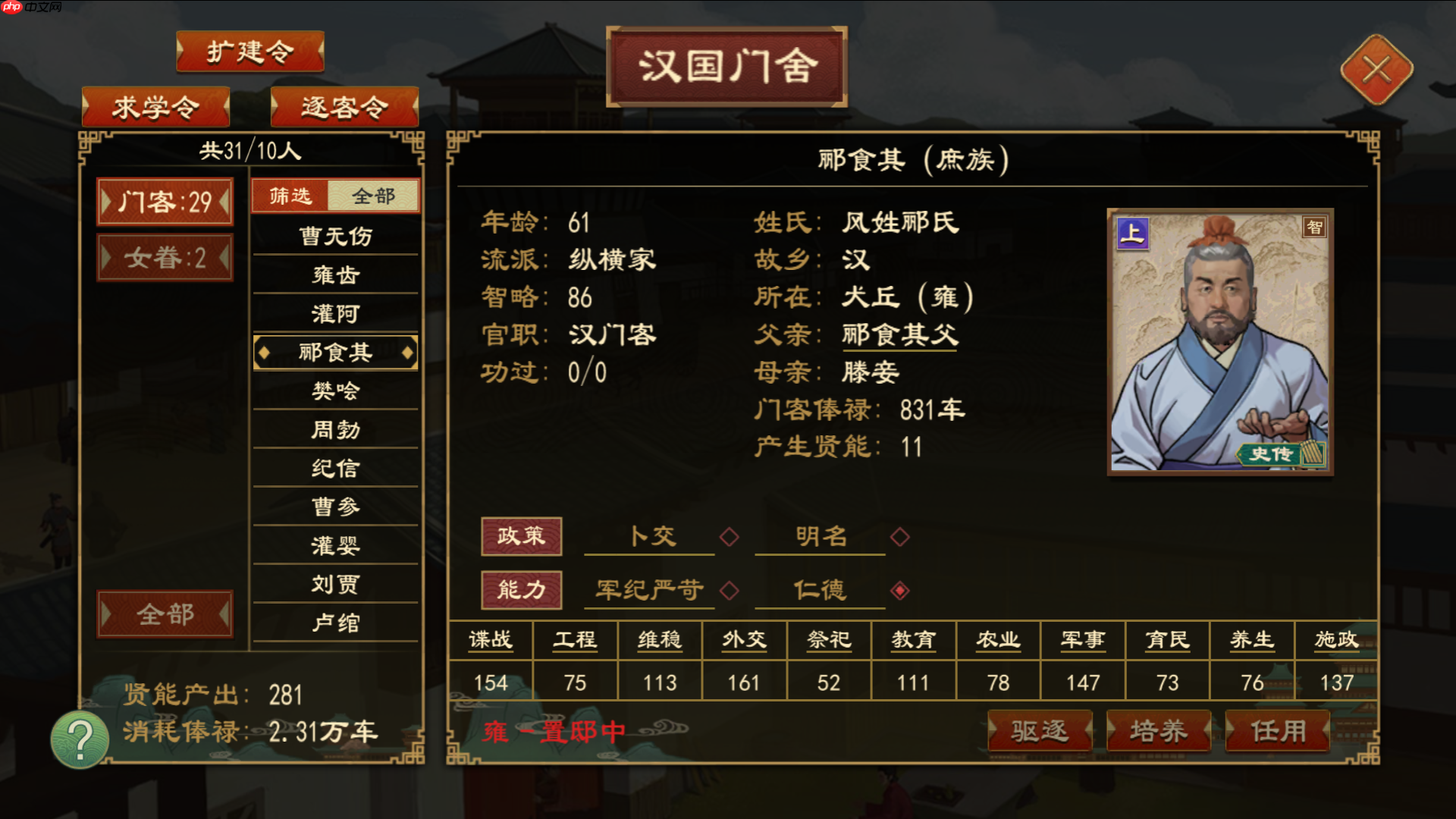Expand the 女眷:2 category
The image size is (1456, 819).
[x=165, y=256]
